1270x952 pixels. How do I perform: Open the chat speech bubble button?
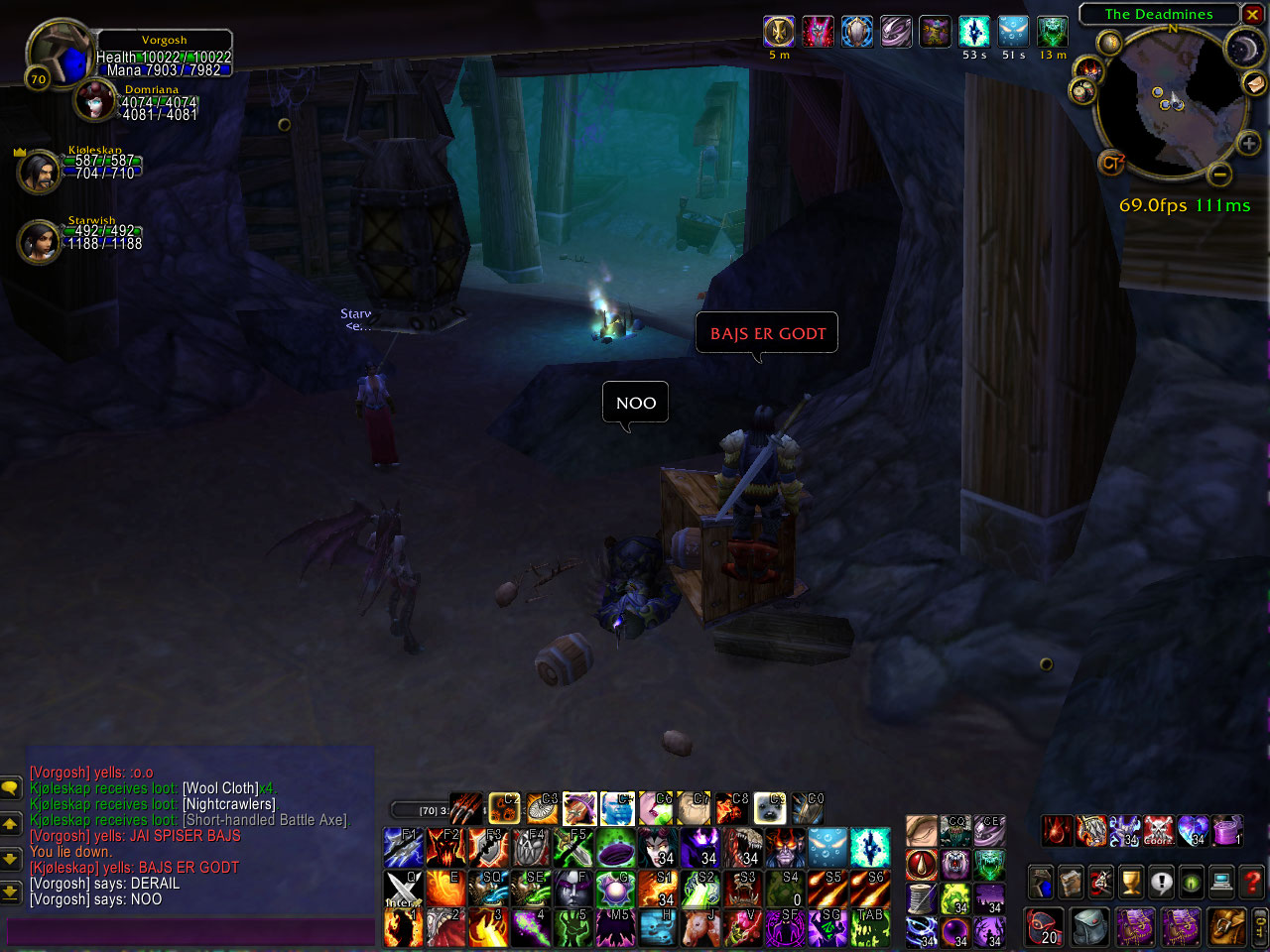(10, 789)
